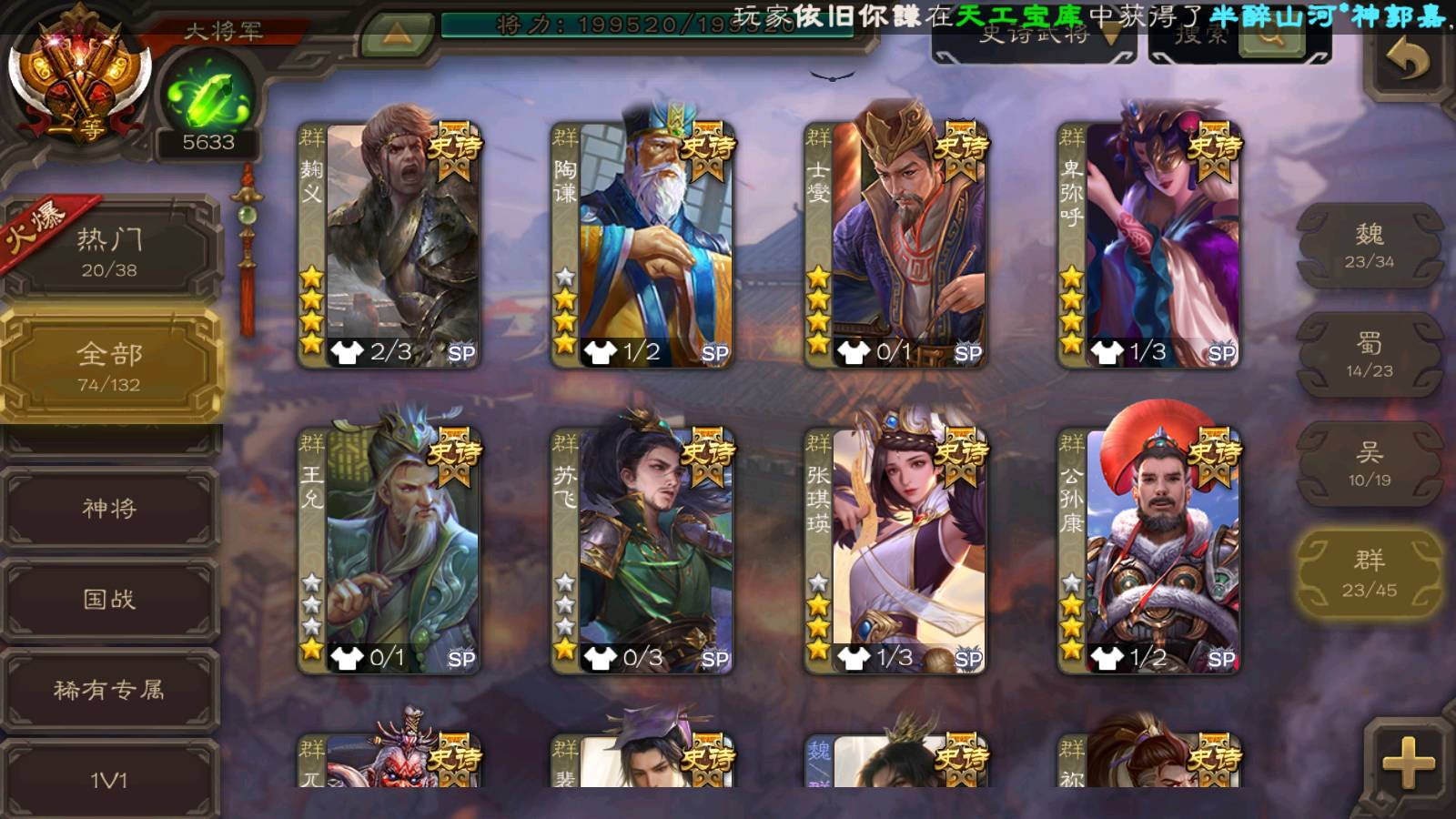Screen dimensions: 1456x819
Task: Filter heroes by 魏 faction
Action: pos(1370,246)
